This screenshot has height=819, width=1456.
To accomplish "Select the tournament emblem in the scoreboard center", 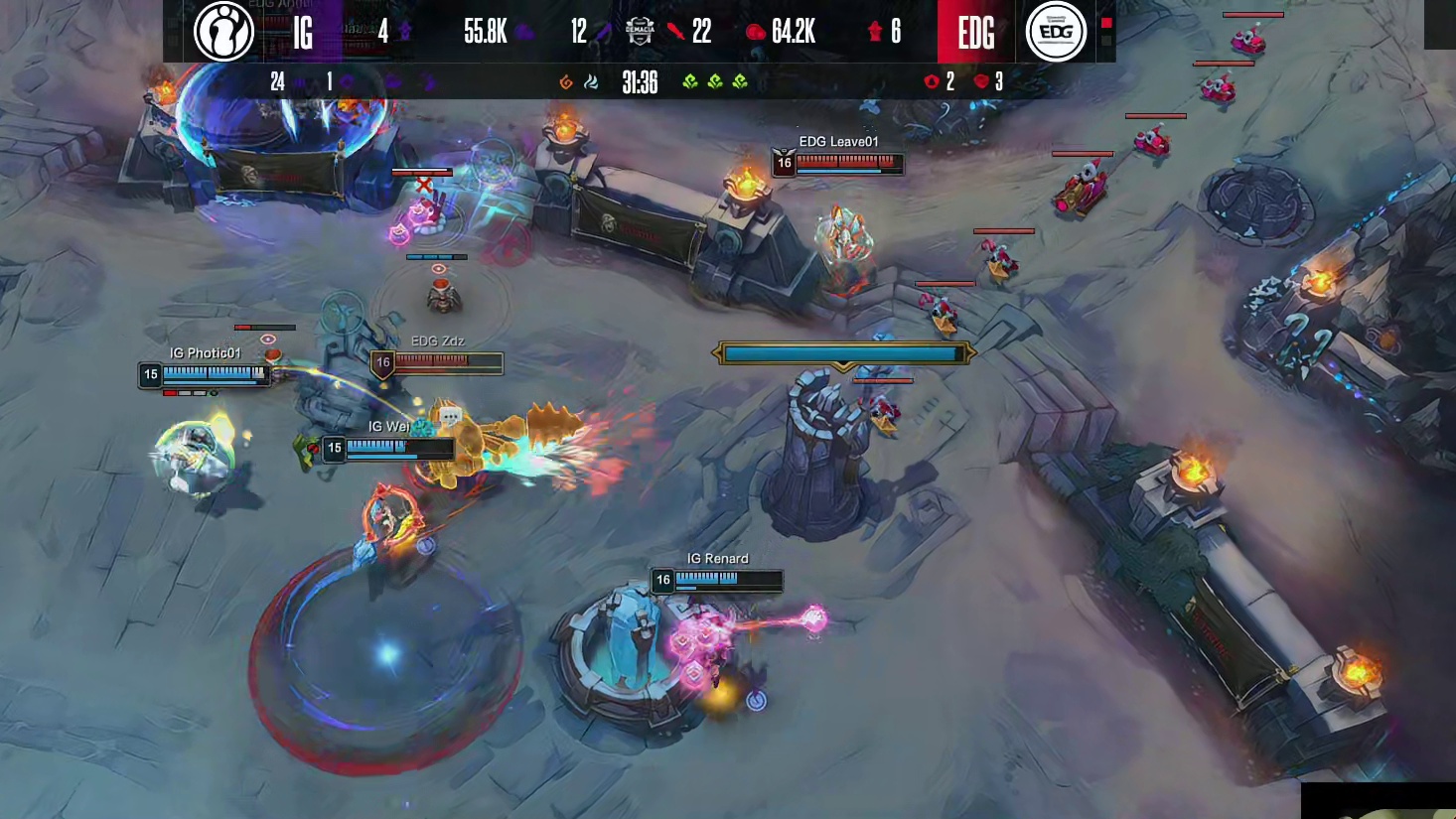I will coord(640,32).
